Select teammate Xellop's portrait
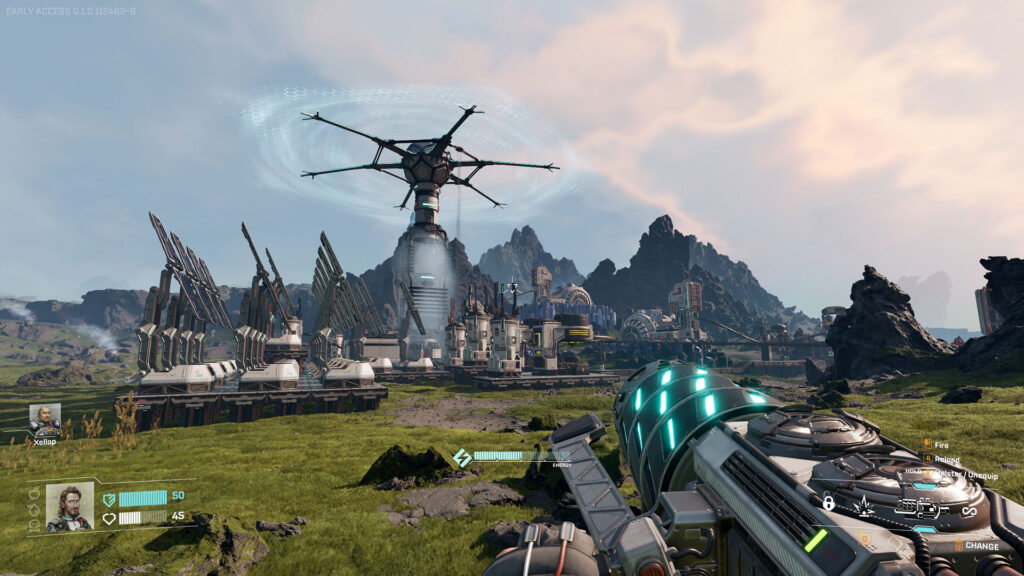The height and width of the screenshot is (576, 1024). point(45,420)
